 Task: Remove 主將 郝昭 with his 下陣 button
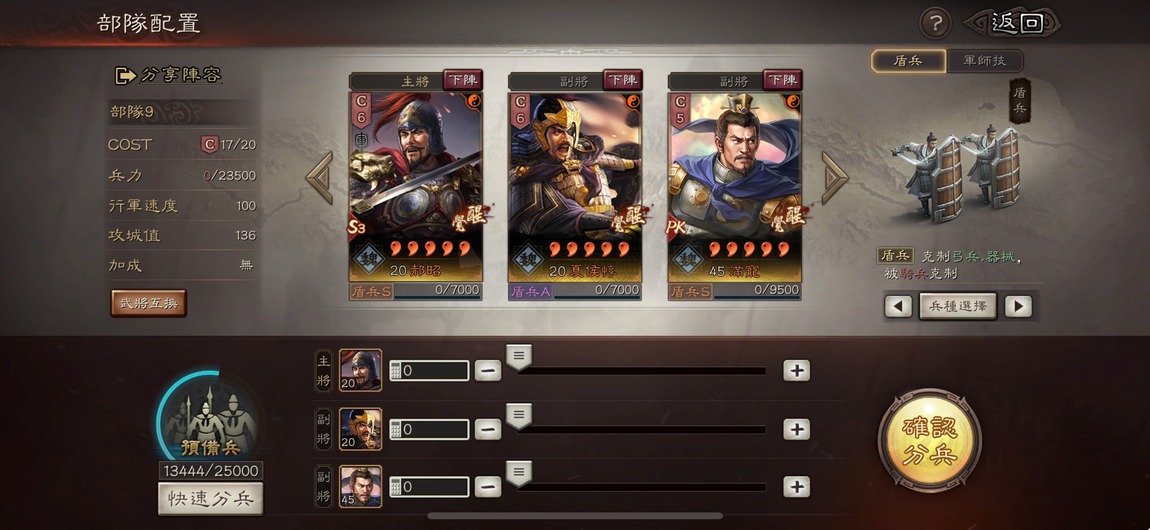(462, 80)
